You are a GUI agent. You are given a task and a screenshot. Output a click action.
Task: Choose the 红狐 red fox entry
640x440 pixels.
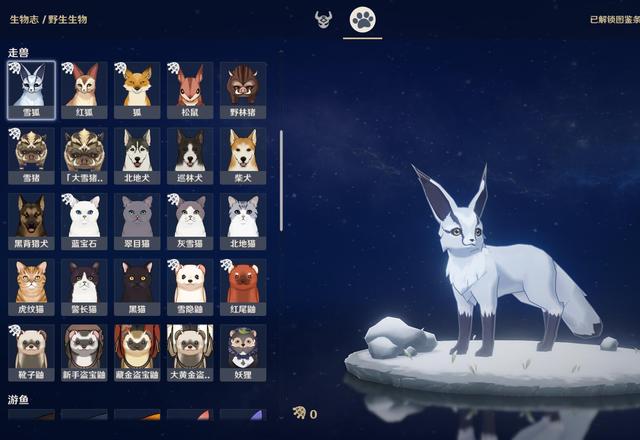click(84, 87)
